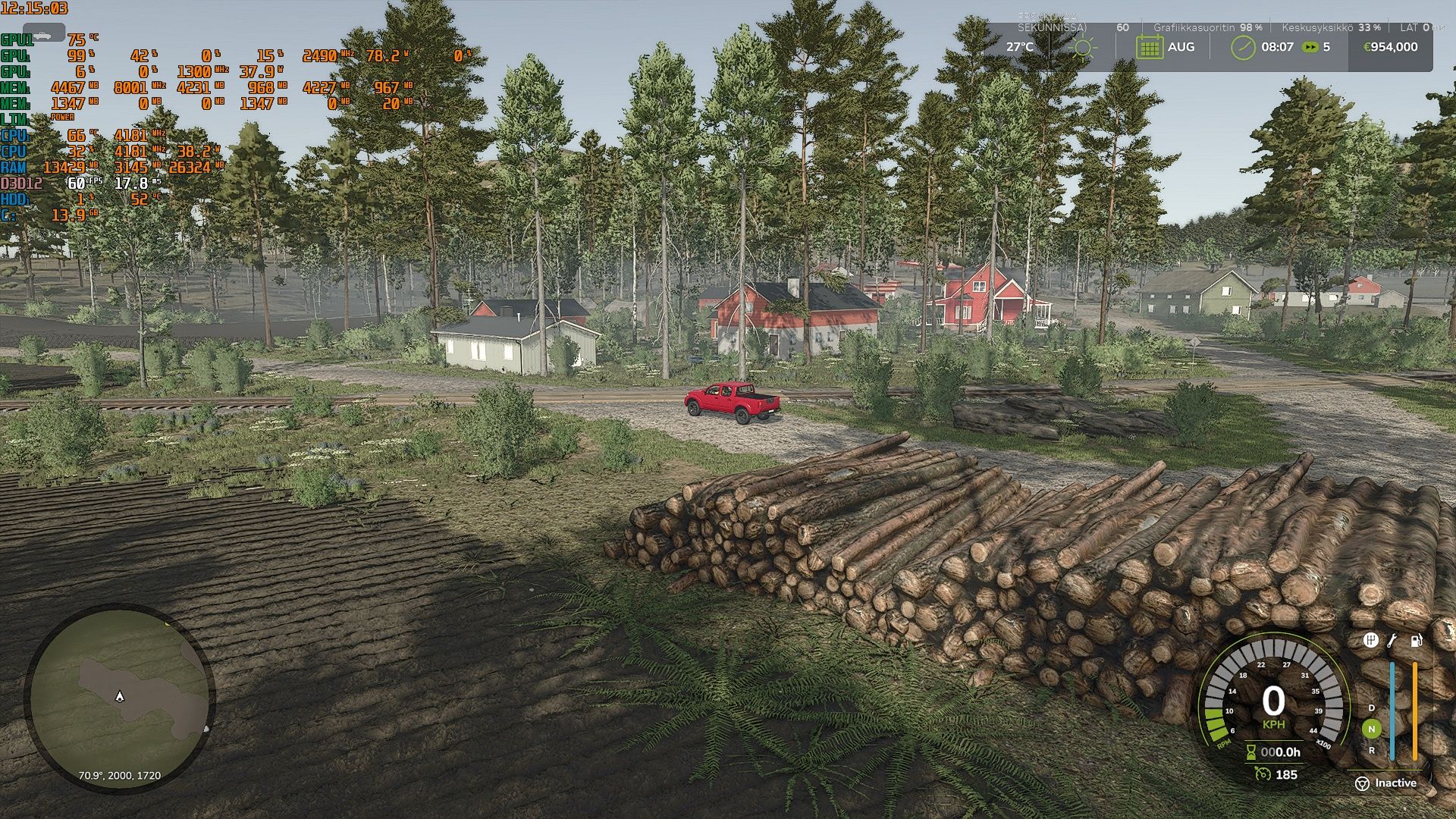Toggle the time acceleration fast-forward badge showing 5
1456x819 pixels.
click(1309, 46)
